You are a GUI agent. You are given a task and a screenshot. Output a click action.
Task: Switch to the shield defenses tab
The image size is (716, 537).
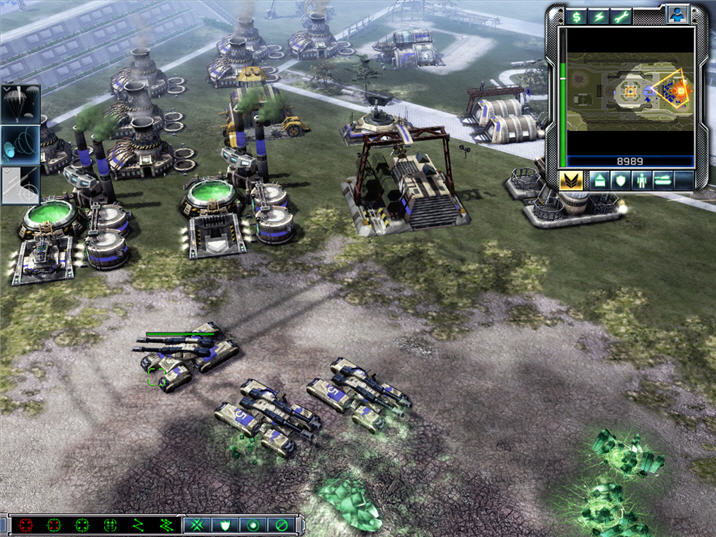pos(620,180)
